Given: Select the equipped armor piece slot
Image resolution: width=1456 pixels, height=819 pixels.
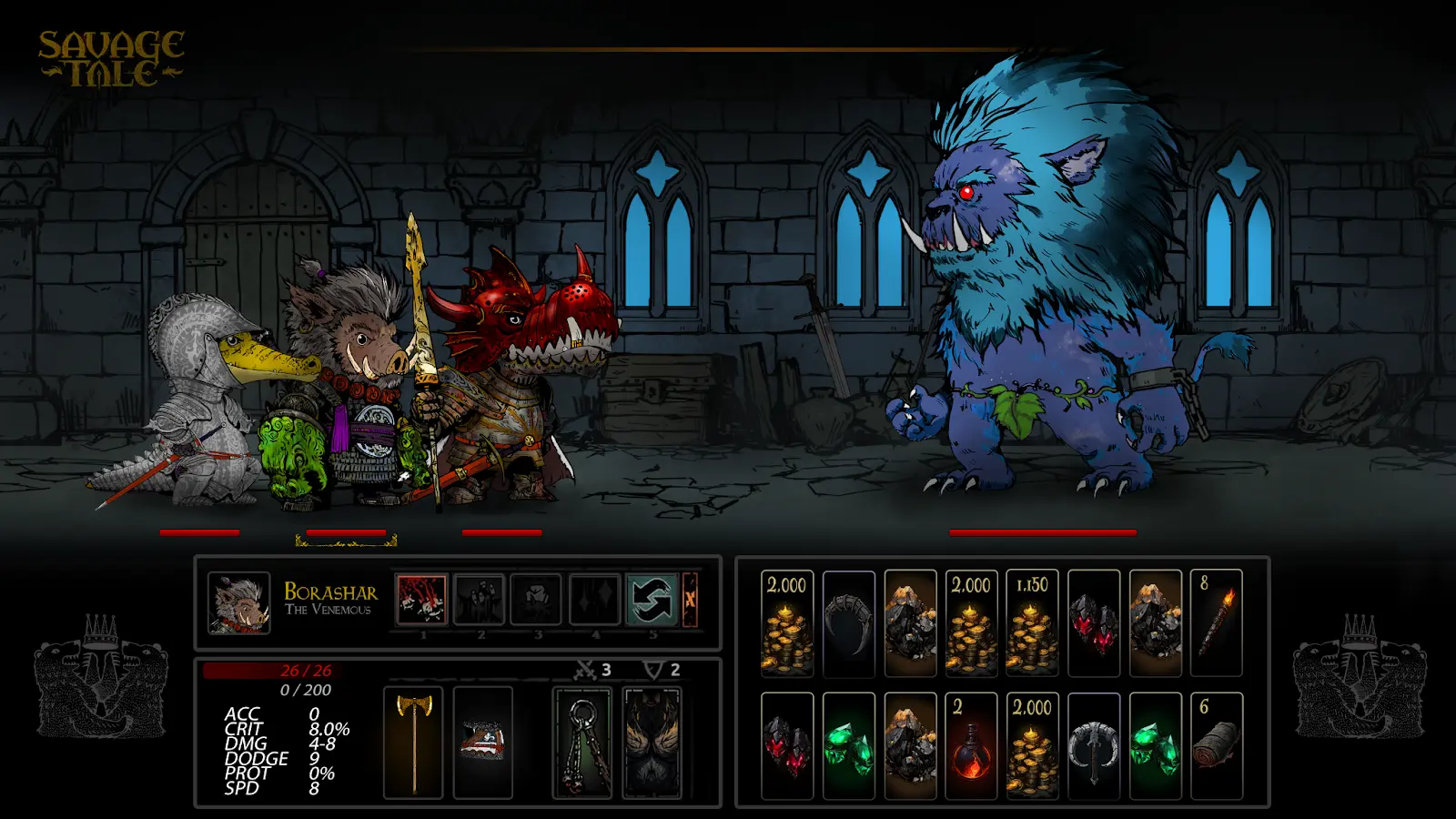Looking at the screenshot, I should (482, 743).
